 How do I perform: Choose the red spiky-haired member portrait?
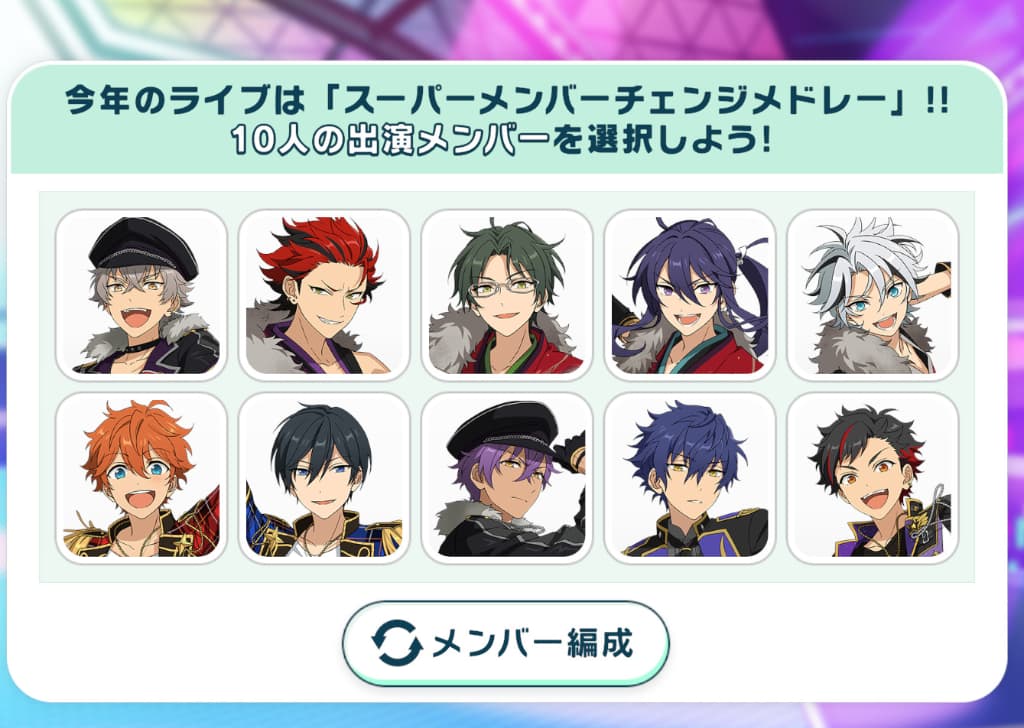pyautogui.click(x=324, y=295)
